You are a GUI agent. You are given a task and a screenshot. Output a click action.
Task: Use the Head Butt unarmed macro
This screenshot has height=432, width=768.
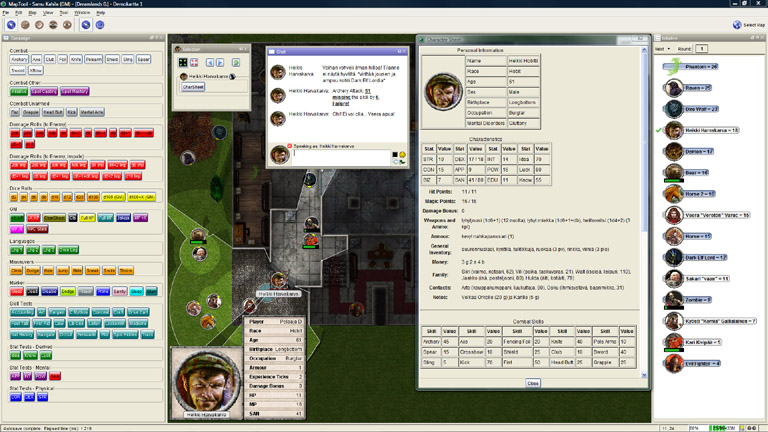click(x=54, y=112)
